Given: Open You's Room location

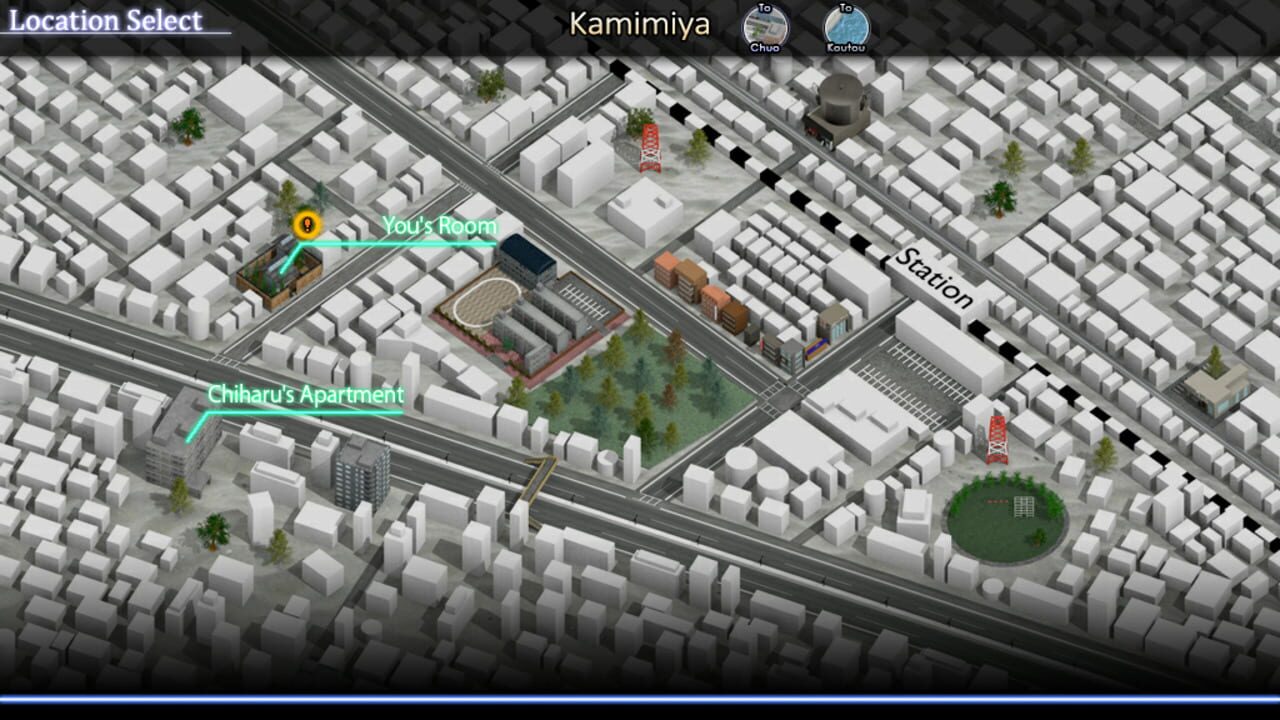Looking at the screenshot, I should click(x=440, y=226).
